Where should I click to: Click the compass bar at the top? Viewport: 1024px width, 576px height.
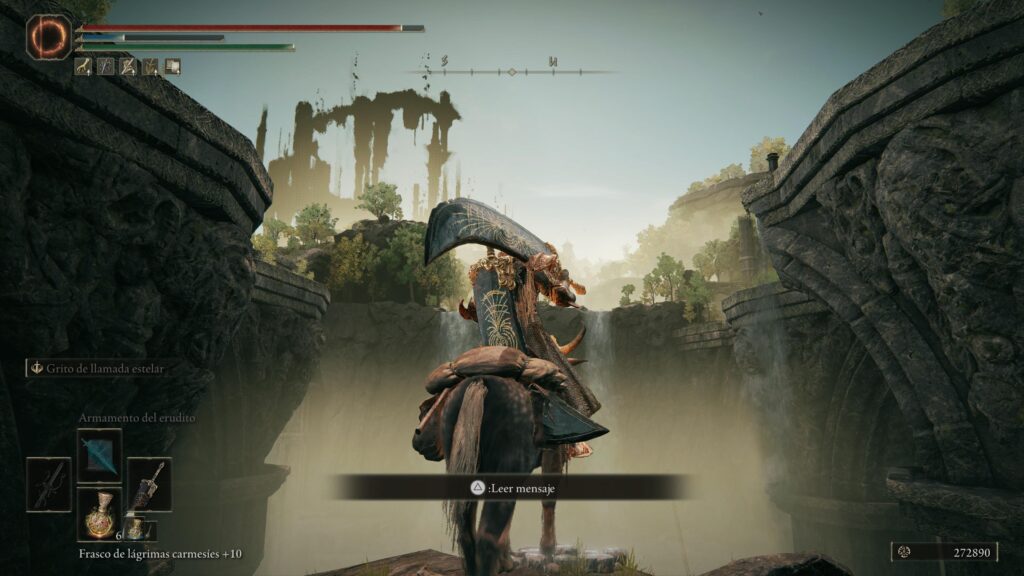[512, 71]
